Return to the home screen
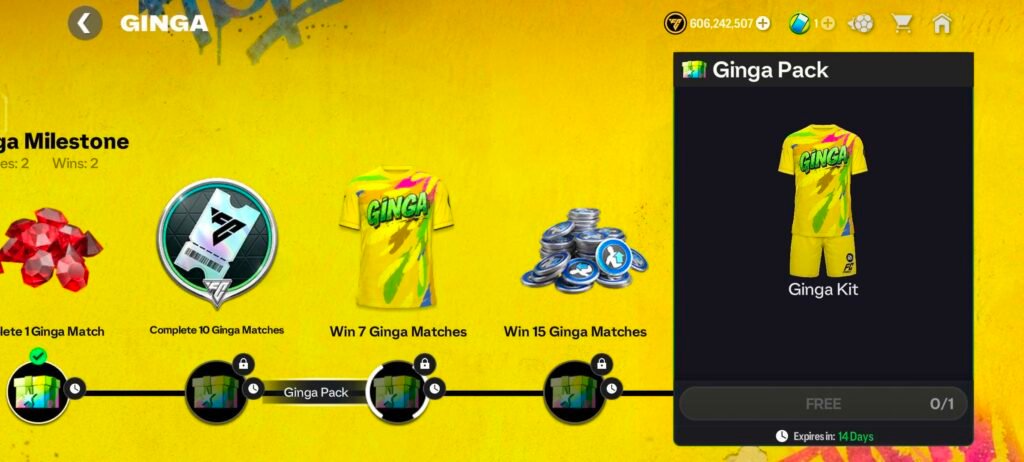The image size is (1024, 462). tap(941, 23)
